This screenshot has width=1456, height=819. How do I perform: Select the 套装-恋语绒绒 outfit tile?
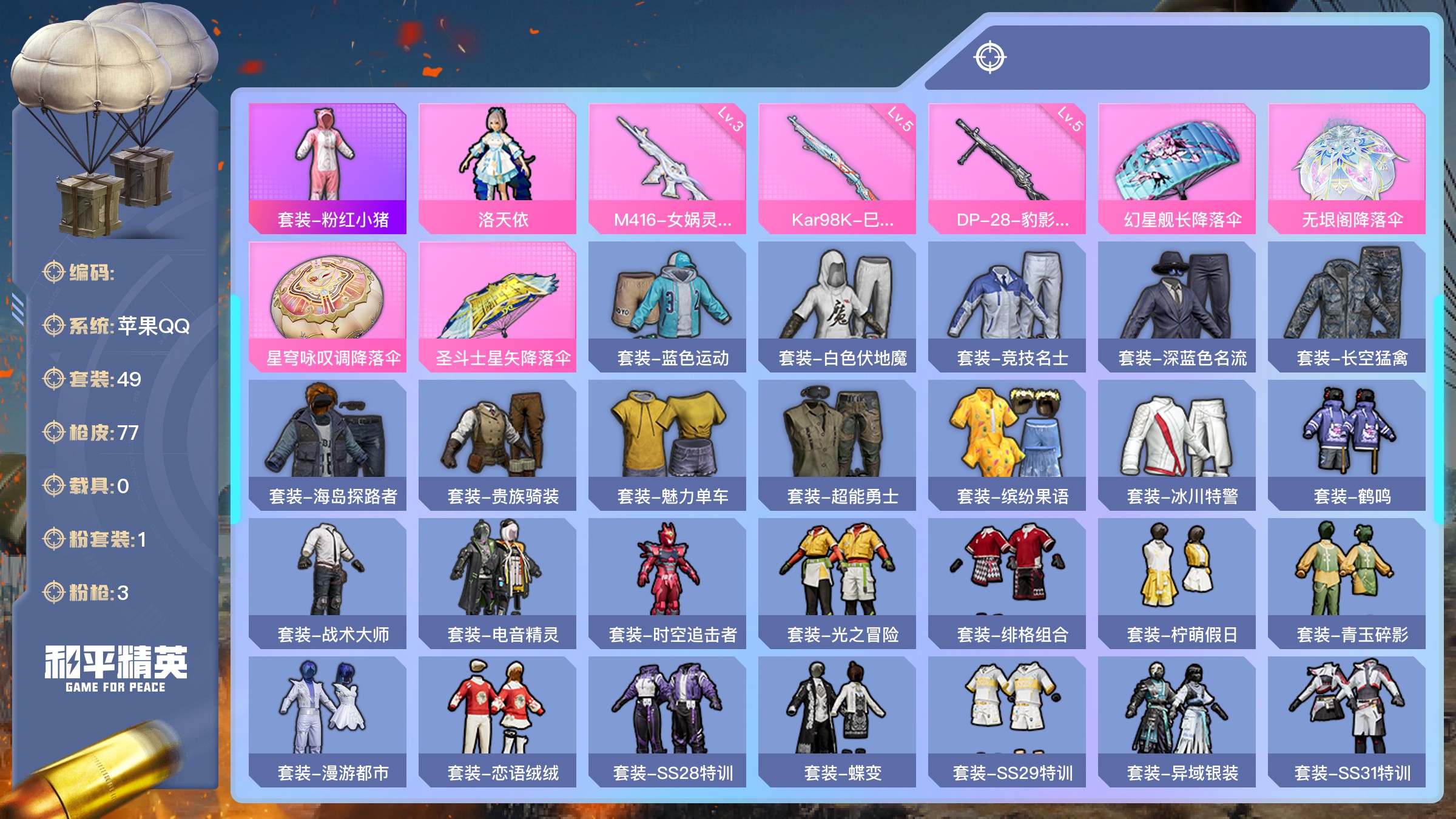tap(497, 722)
